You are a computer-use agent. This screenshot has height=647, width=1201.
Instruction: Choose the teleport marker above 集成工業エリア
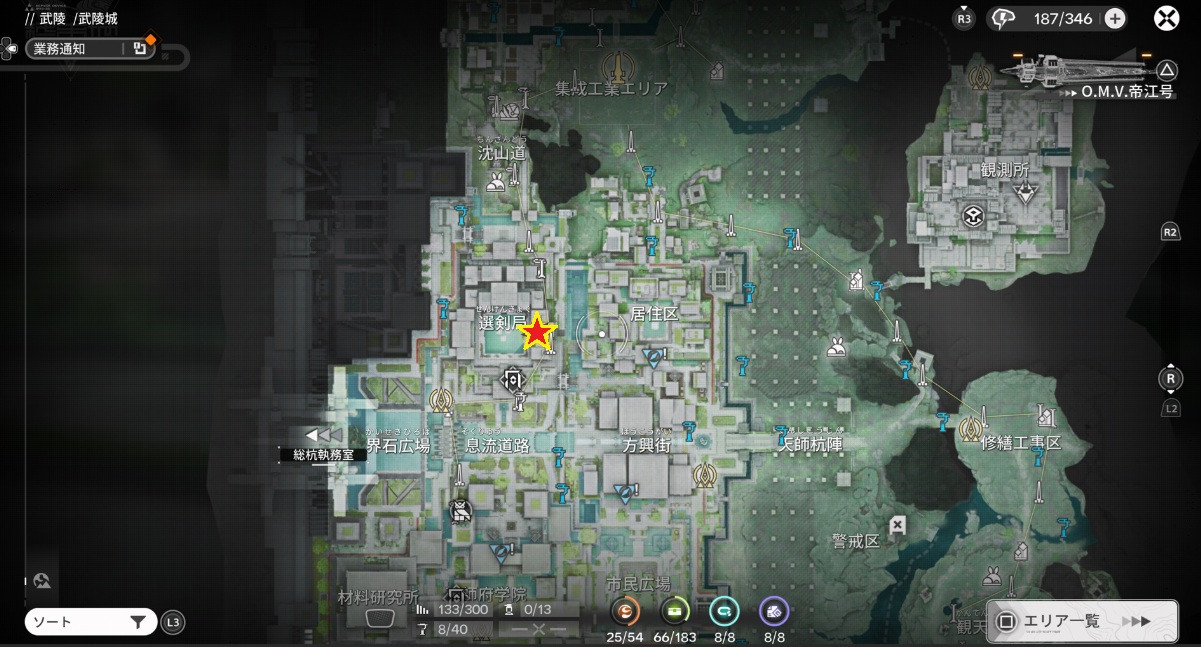(618, 66)
